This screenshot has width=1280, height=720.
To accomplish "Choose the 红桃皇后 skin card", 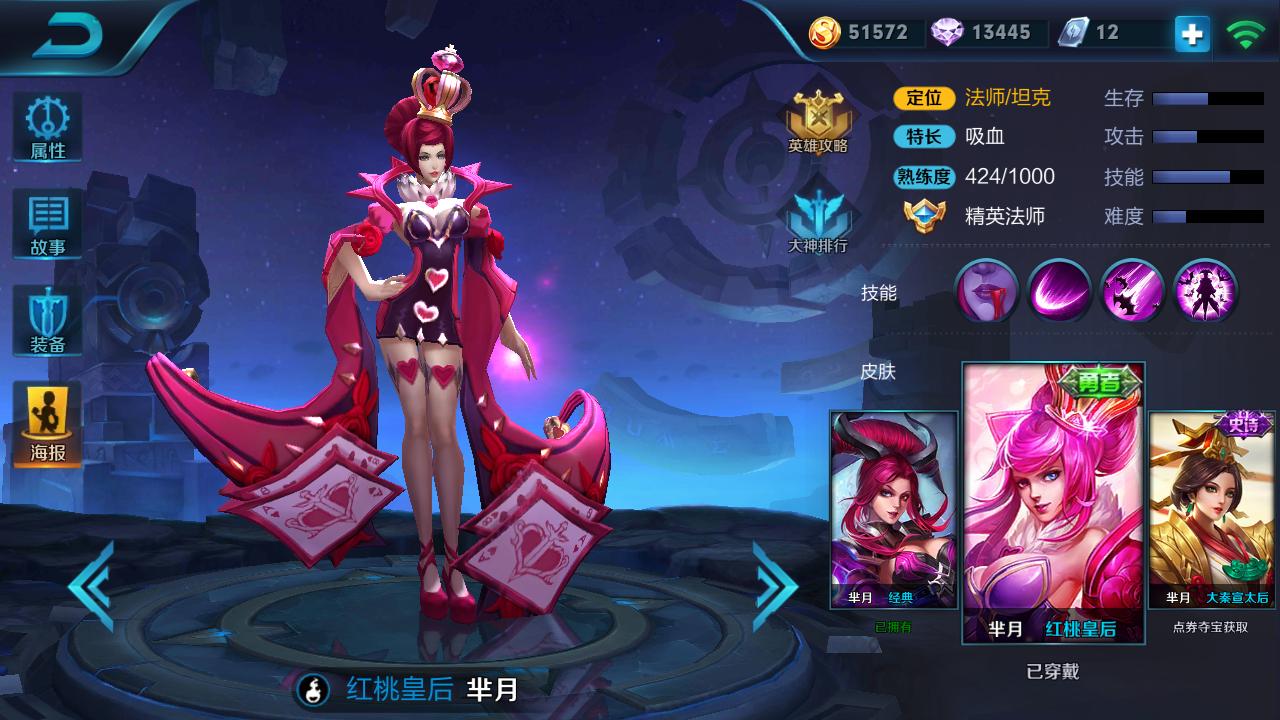I will pos(1053,502).
